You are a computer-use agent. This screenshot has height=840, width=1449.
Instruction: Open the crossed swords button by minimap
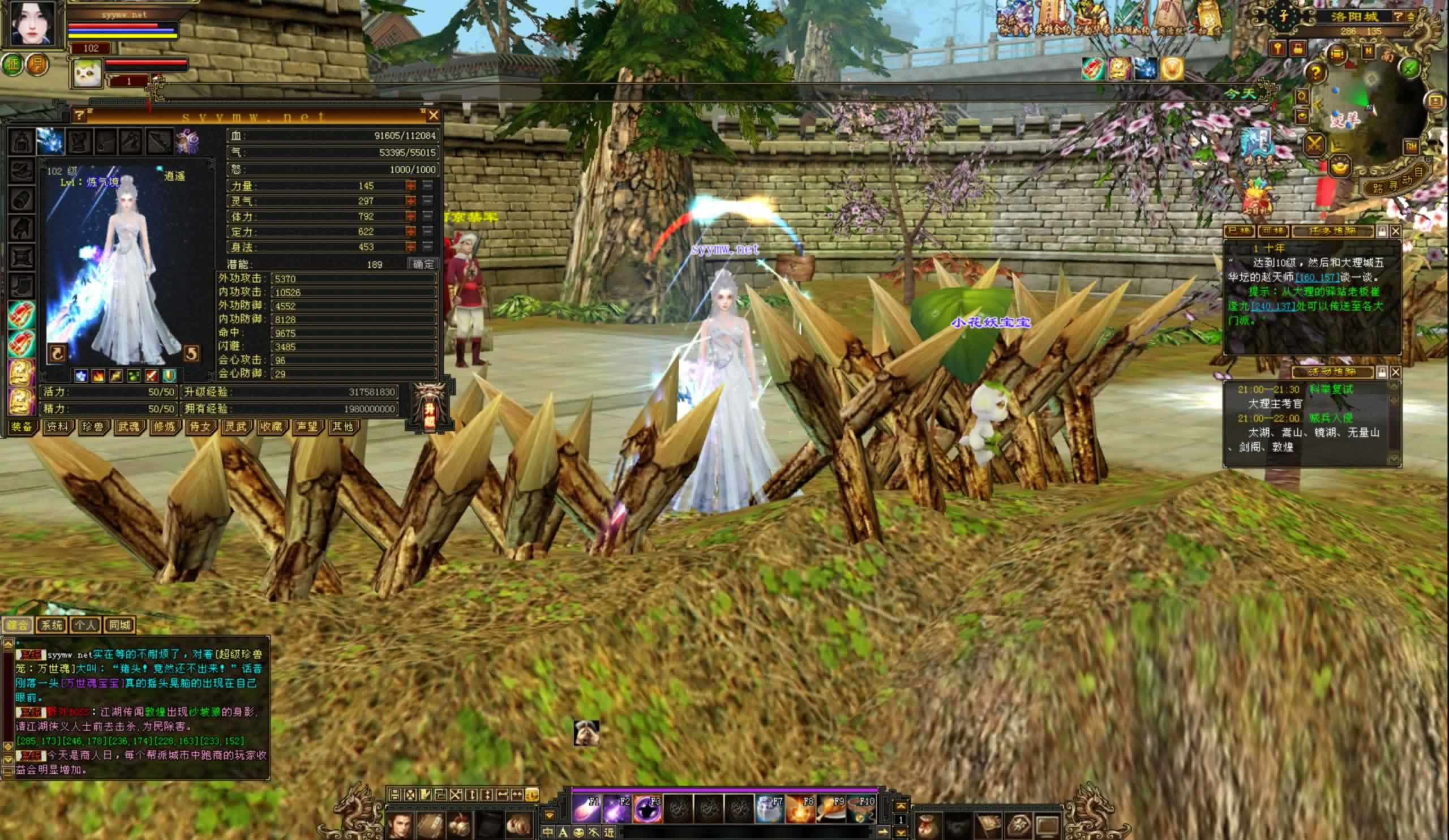click(x=1314, y=144)
